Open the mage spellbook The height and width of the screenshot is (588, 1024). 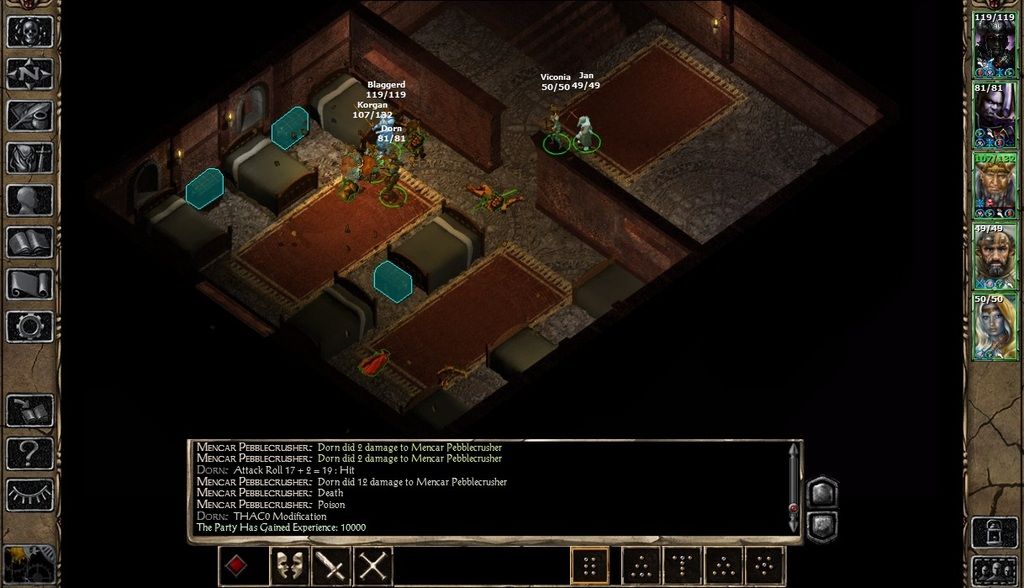pos(30,241)
